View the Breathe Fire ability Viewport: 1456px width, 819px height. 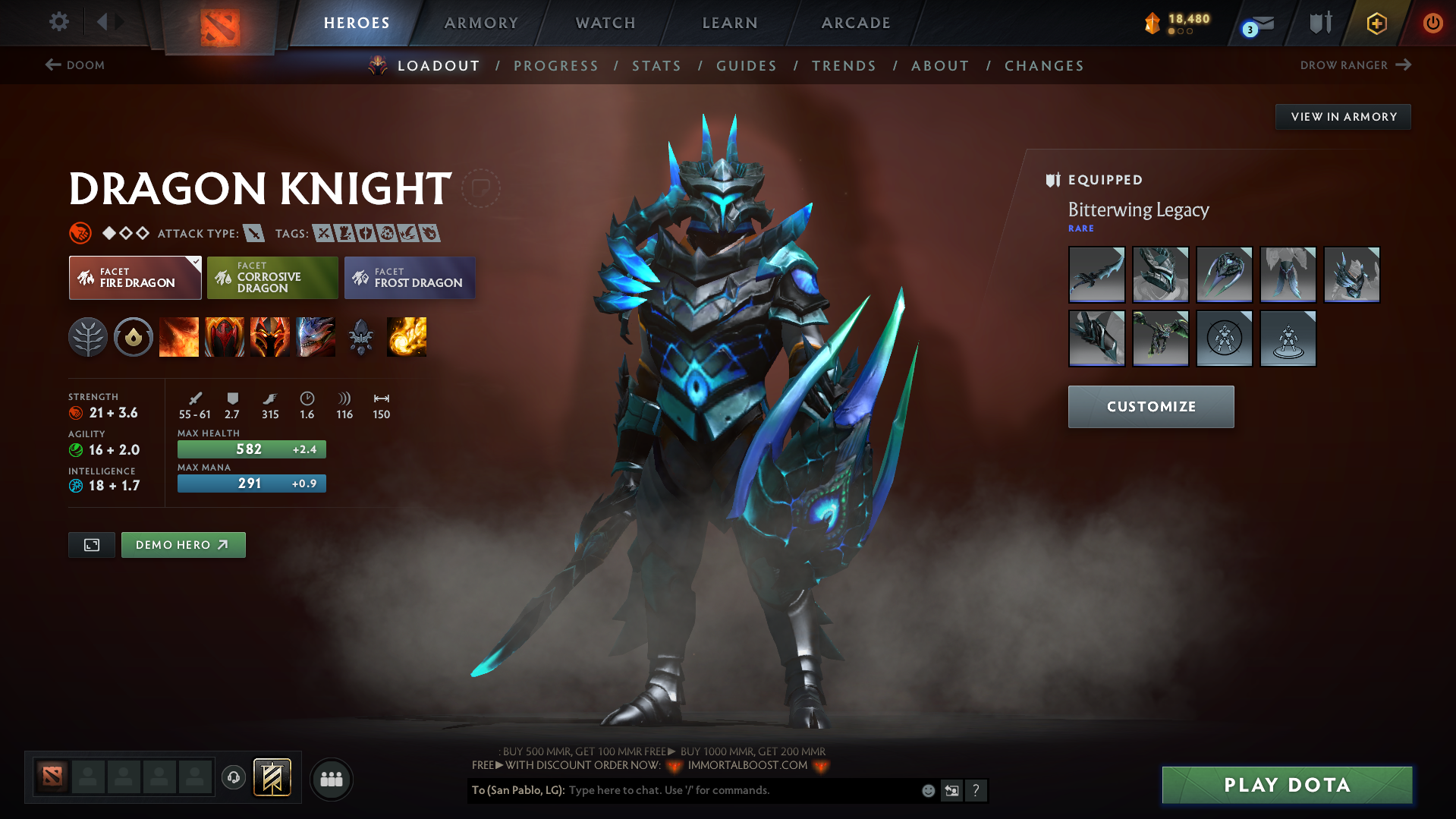[x=179, y=337]
